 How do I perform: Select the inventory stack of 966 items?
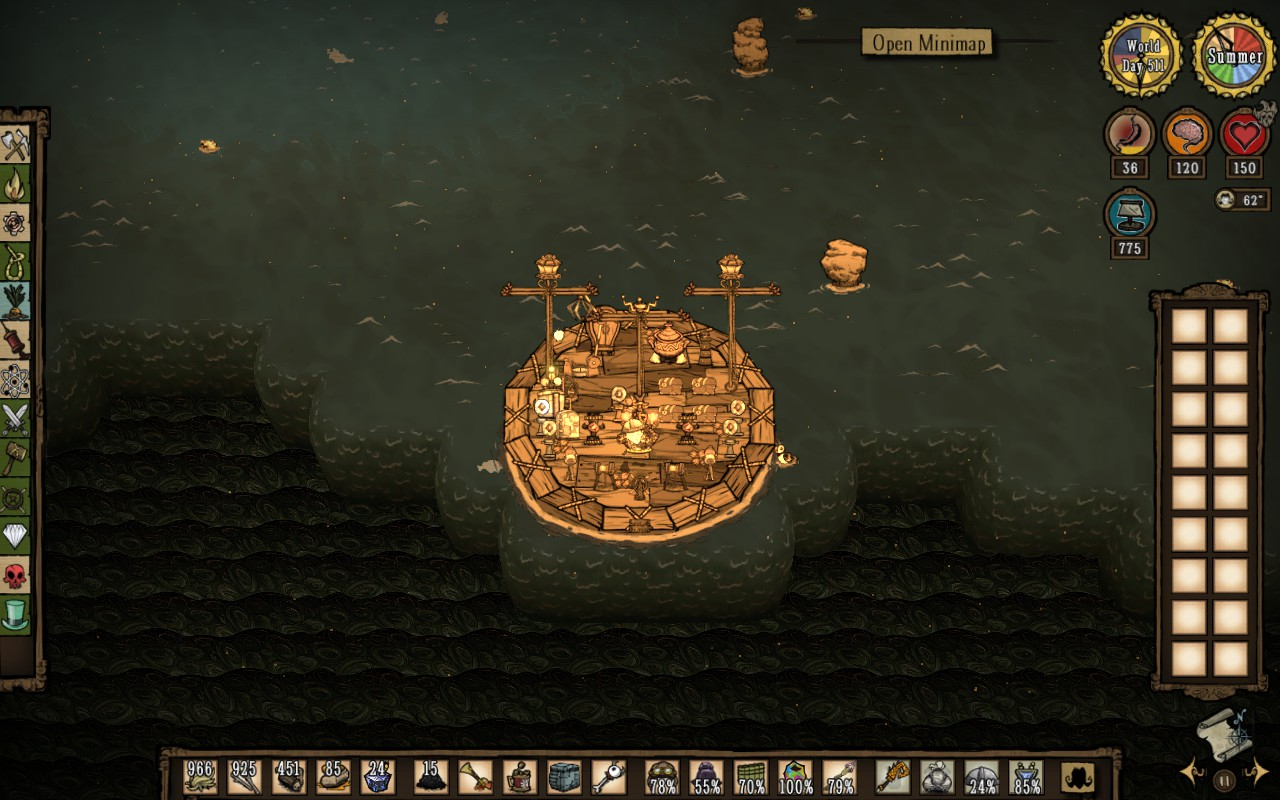[200, 777]
